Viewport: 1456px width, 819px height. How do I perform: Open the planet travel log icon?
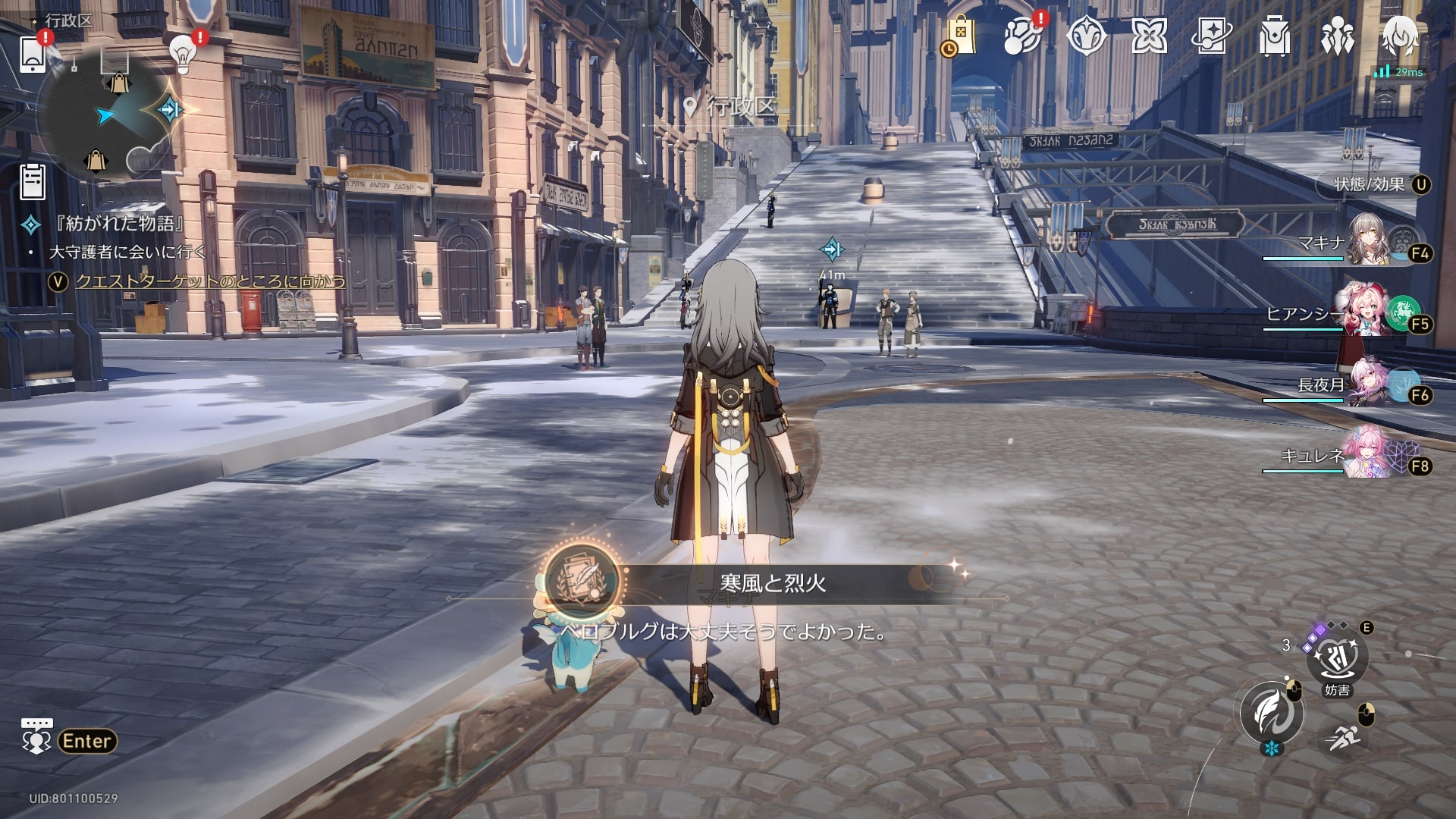pos(1022,36)
